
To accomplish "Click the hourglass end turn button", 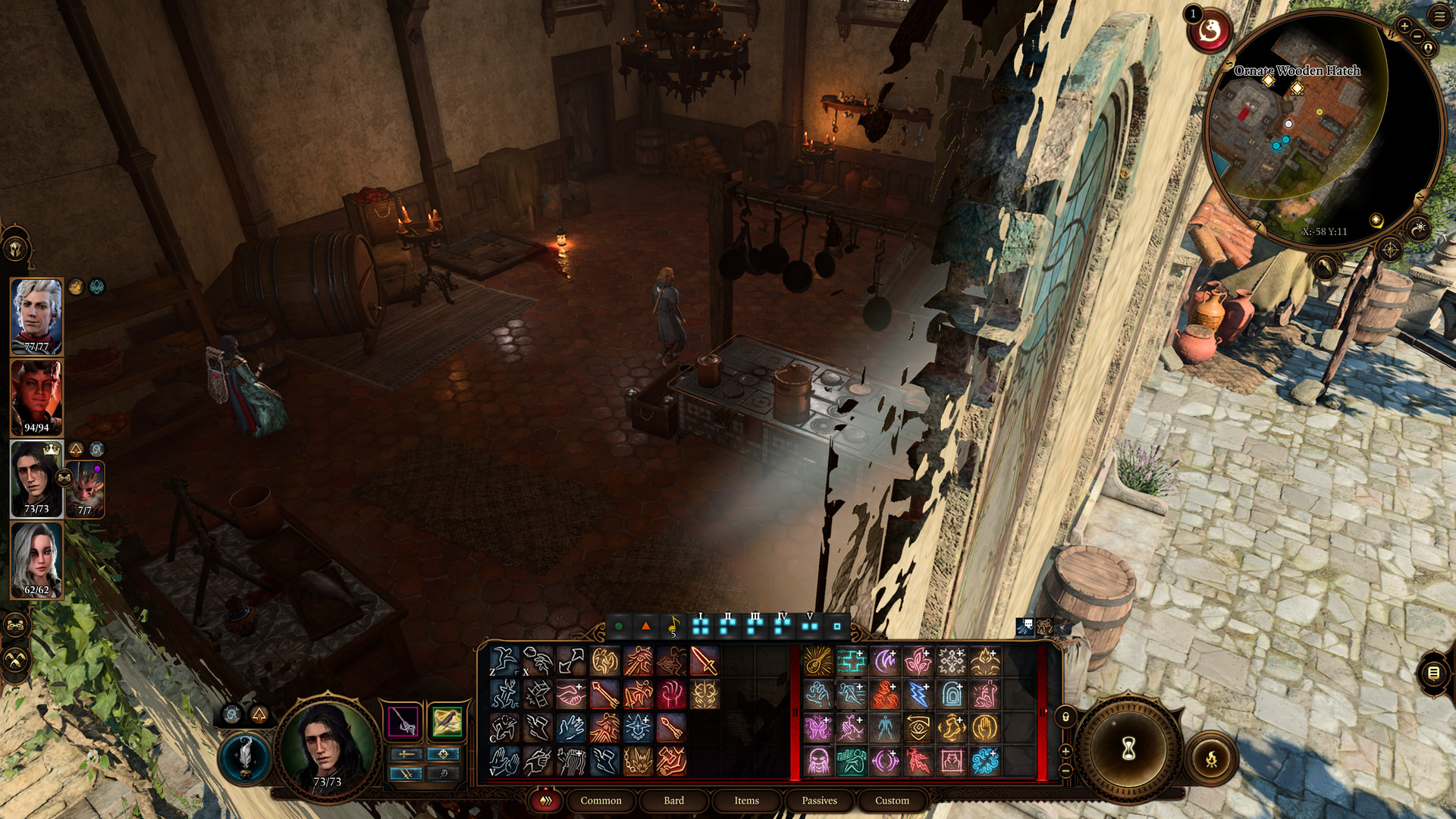I will (x=1128, y=749).
